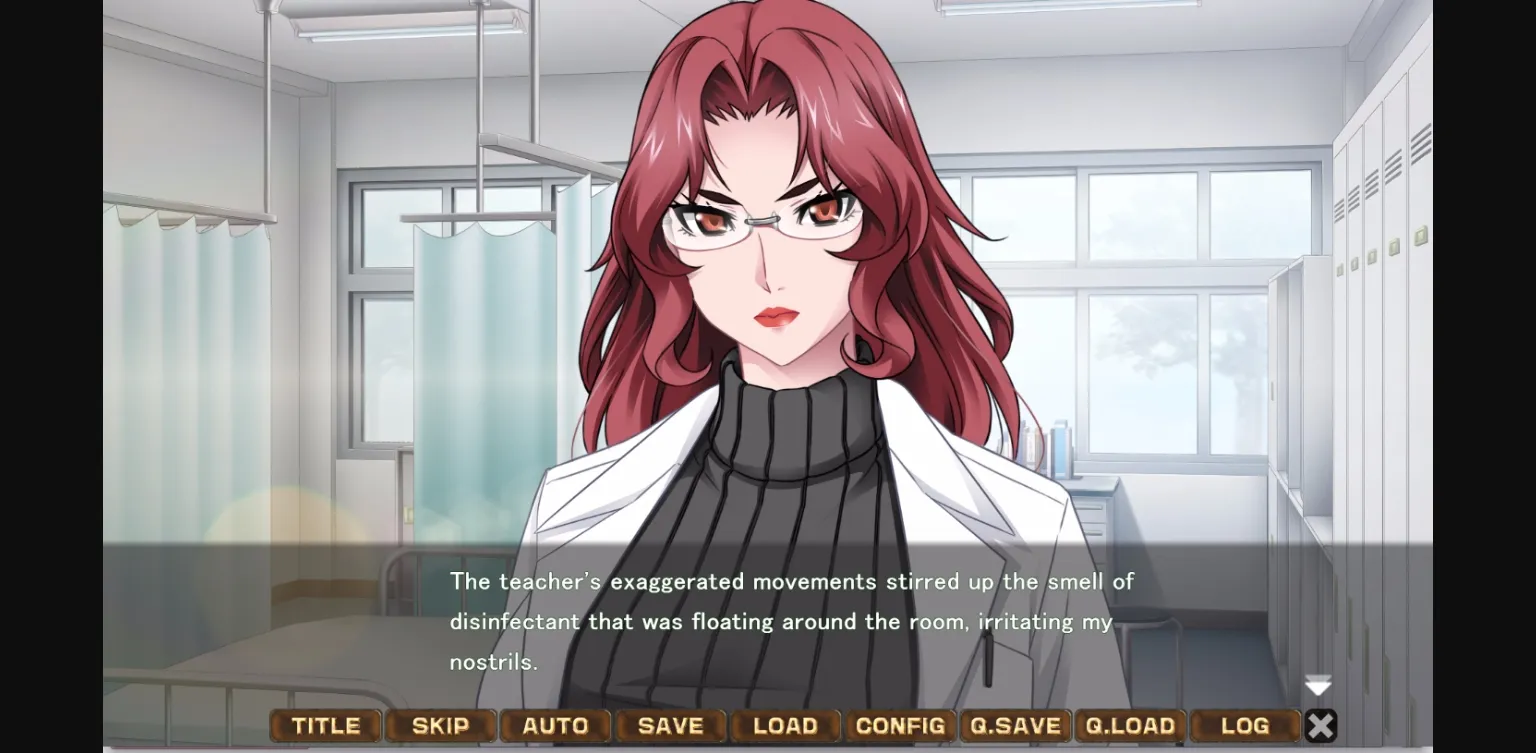Click the Q.SAVE quick save button
This screenshot has width=1536, height=753.
pyautogui.click(x=1016, y=726)
